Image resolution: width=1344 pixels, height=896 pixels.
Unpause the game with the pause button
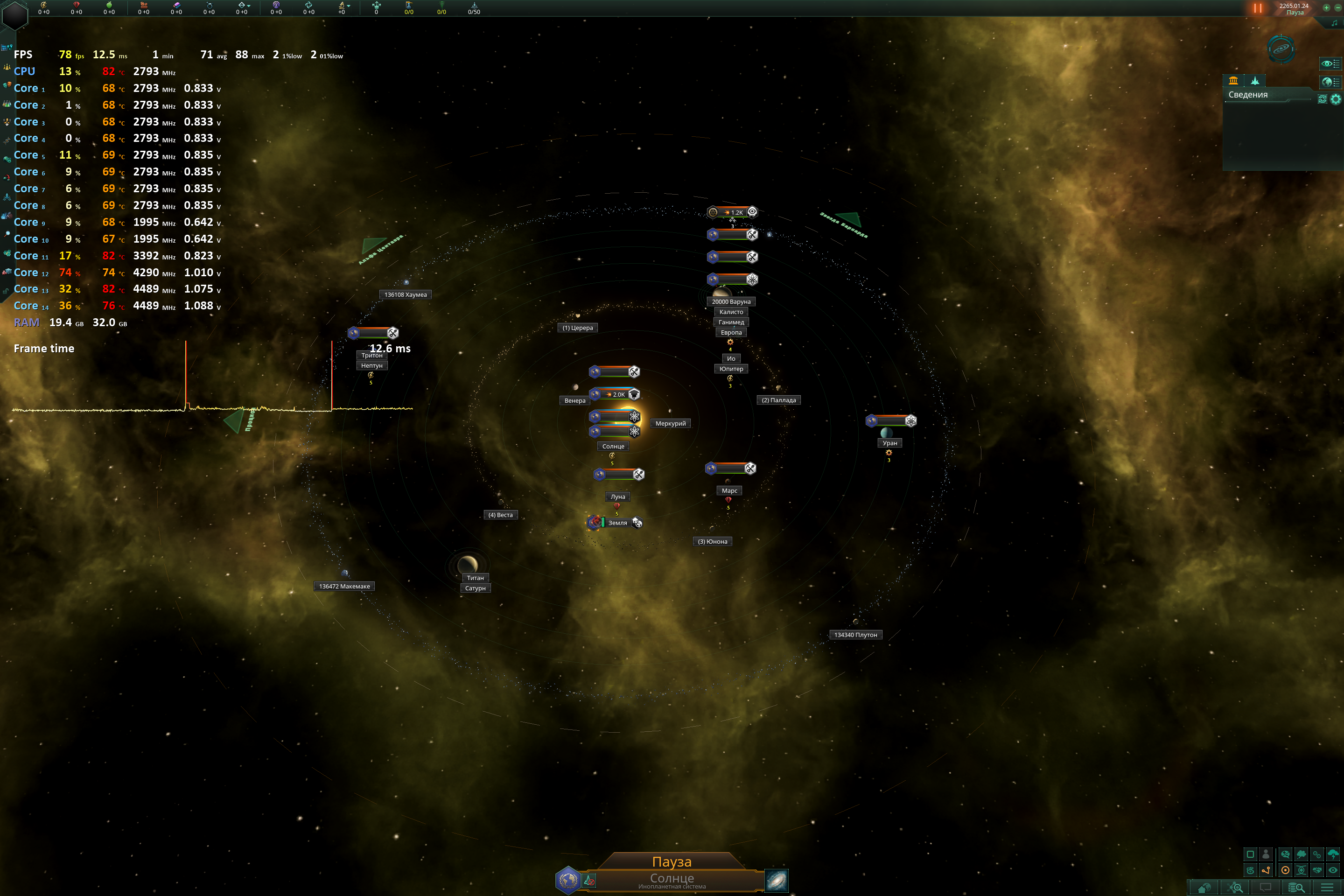(1257, 8)
